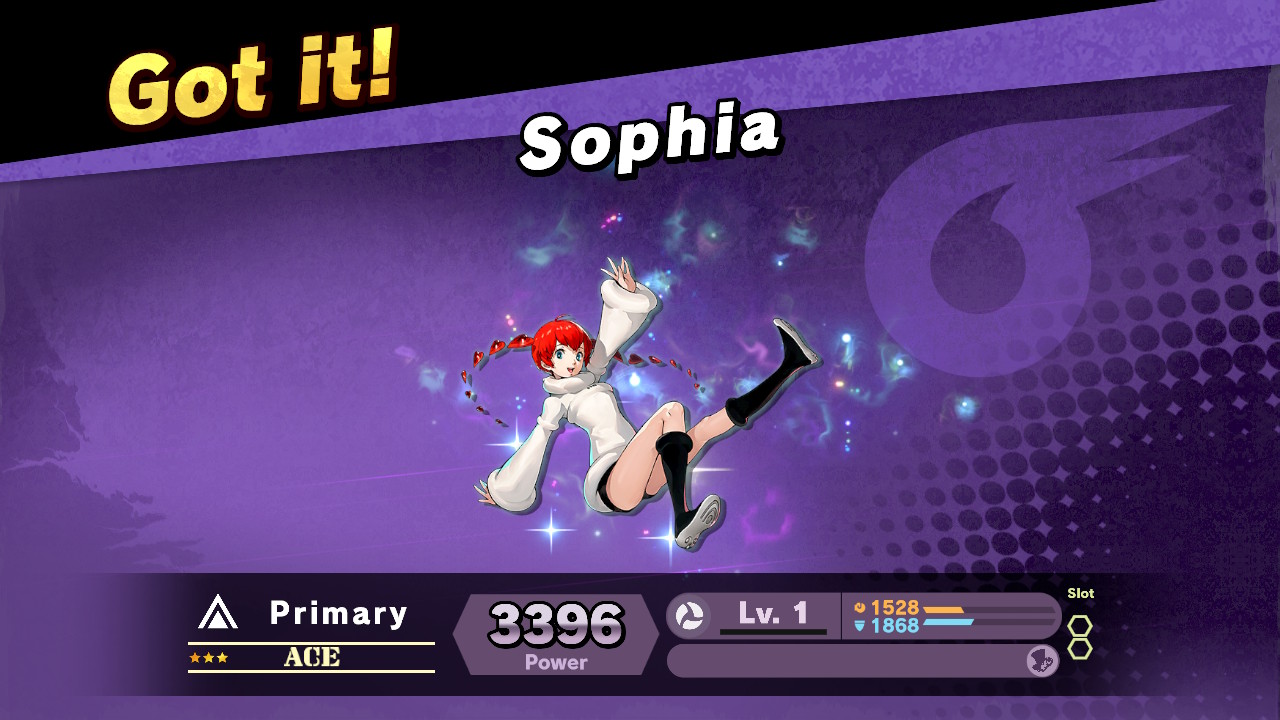Click the attack stat coin icon
The image size is (1280, 720).
tap(860, 607)
